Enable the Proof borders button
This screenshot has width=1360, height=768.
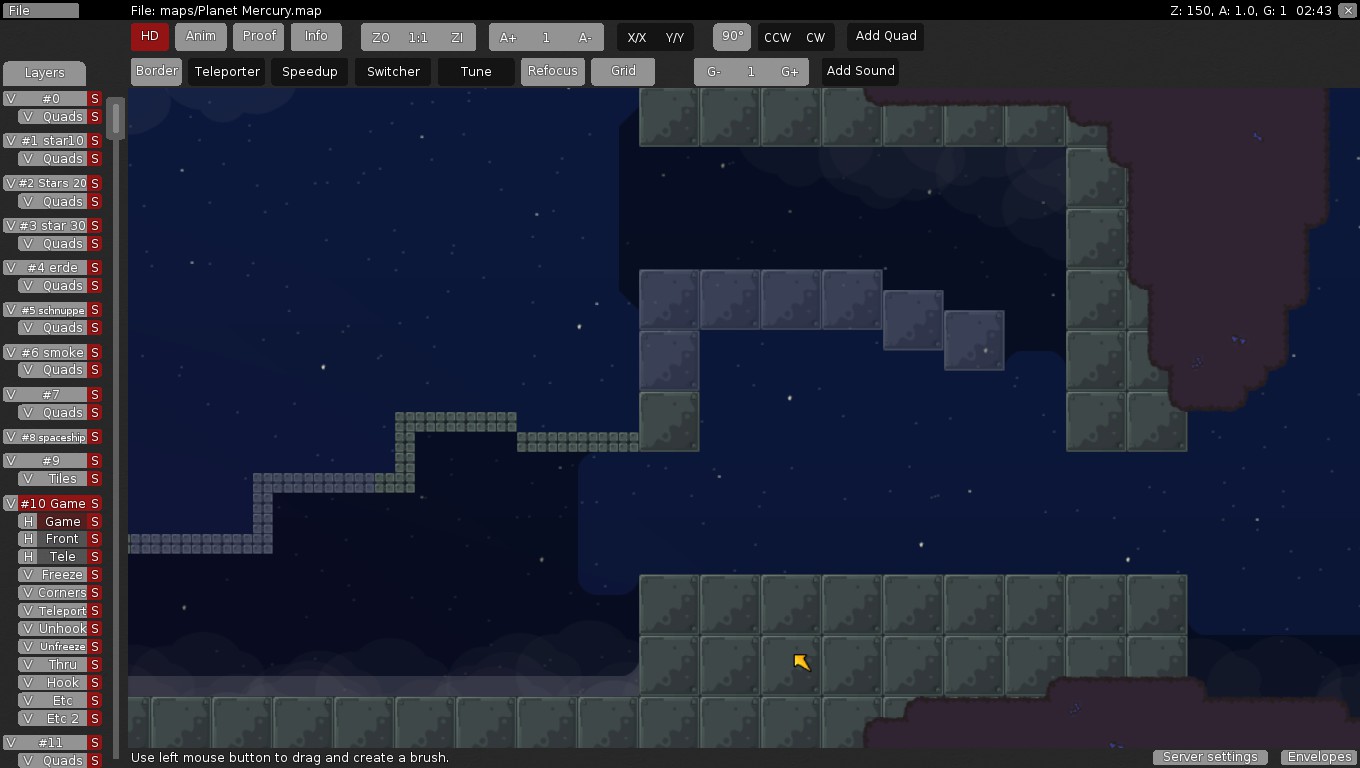pyautogui.click(x=259, y=37)
